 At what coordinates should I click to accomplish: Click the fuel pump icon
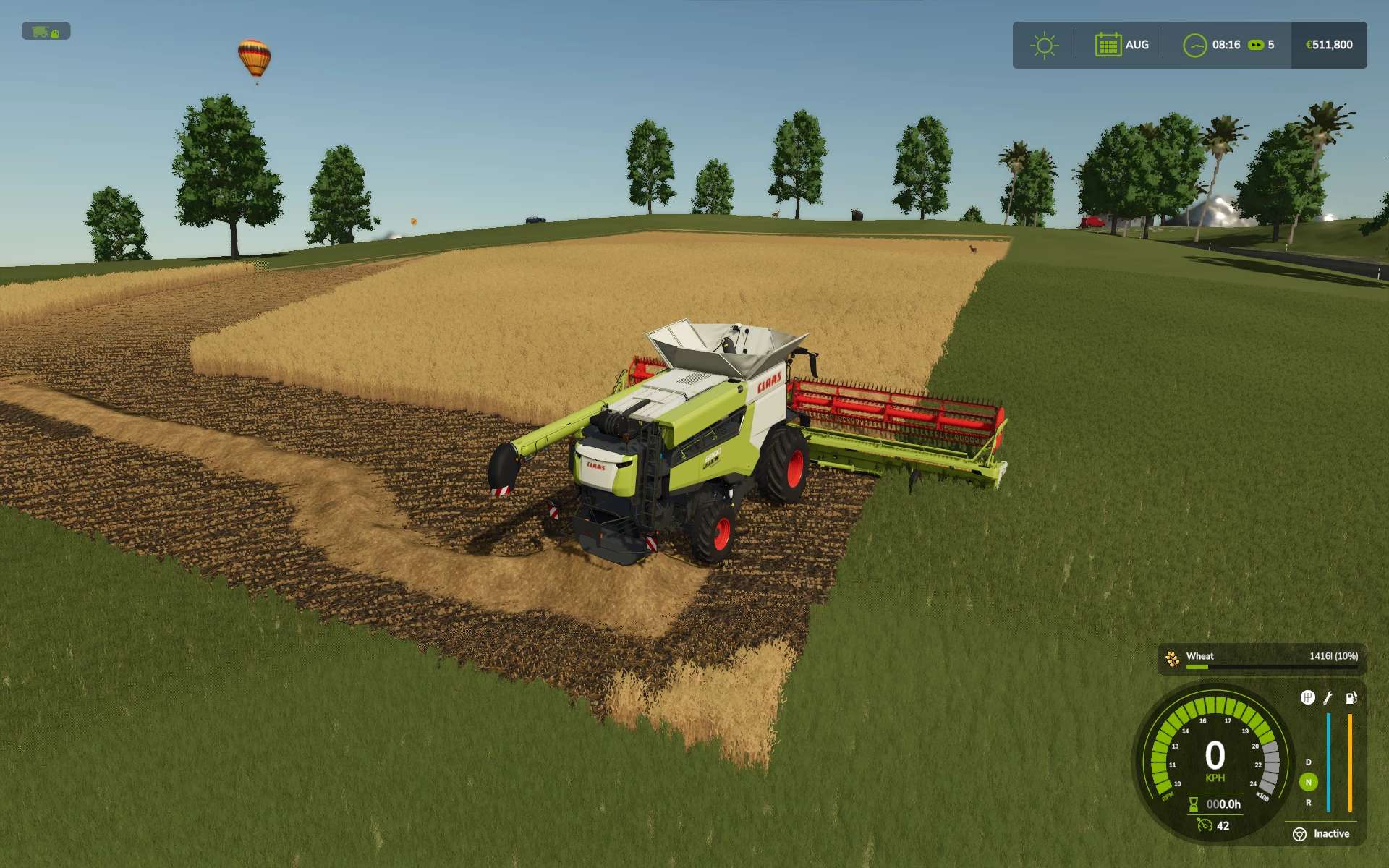[1351, 697]
